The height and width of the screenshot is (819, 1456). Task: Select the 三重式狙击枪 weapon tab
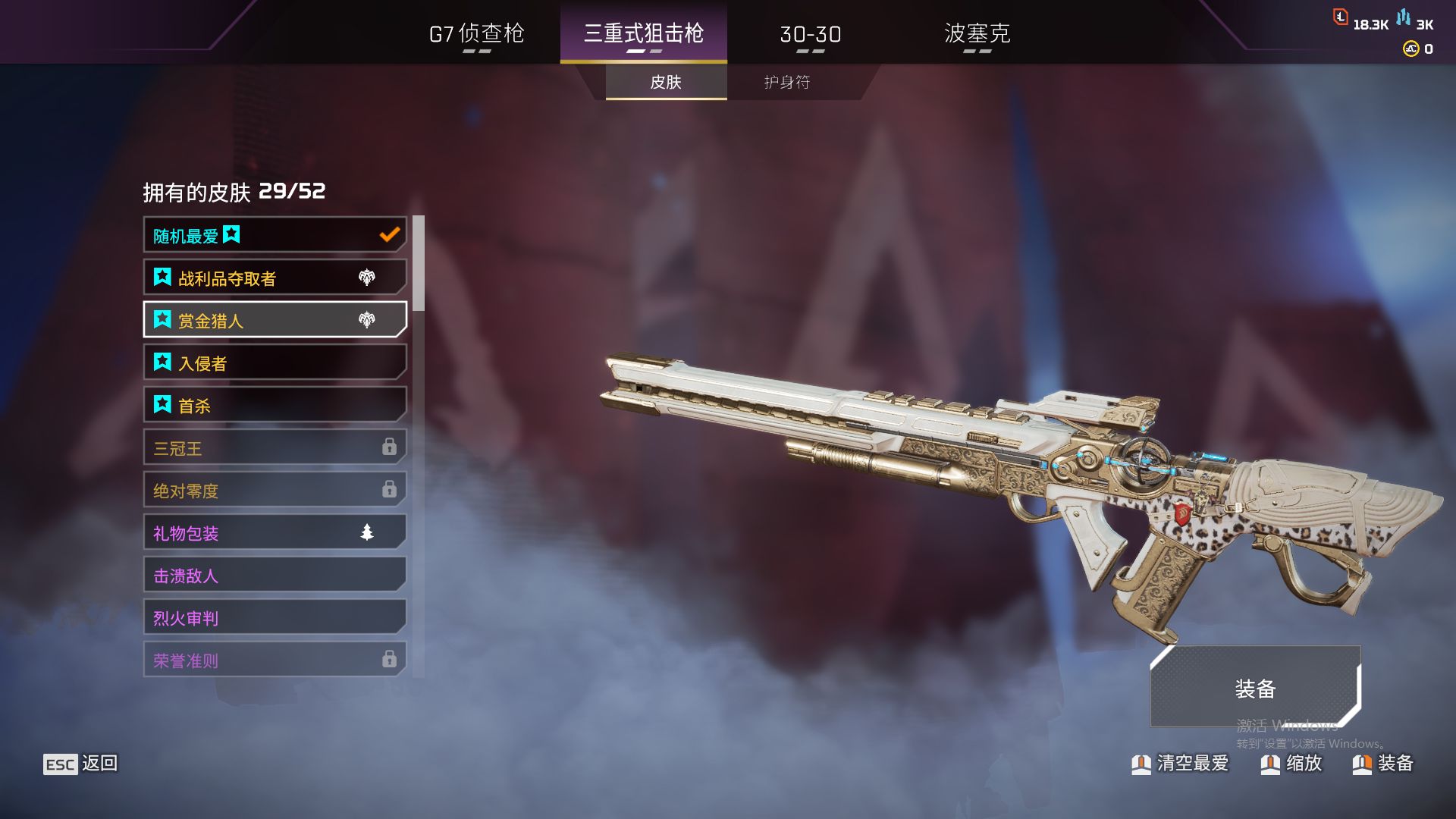click(643, 33)
